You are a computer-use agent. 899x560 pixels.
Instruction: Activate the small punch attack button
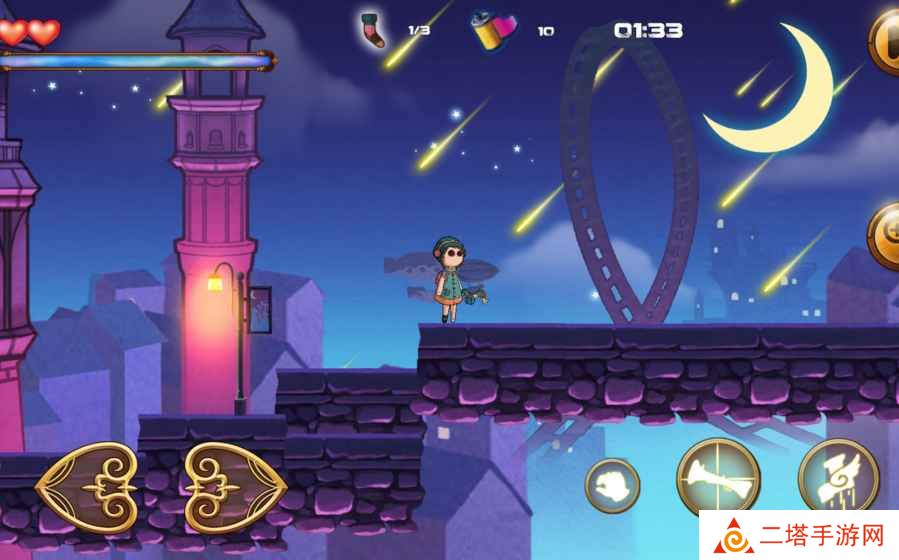pos(612,486)
